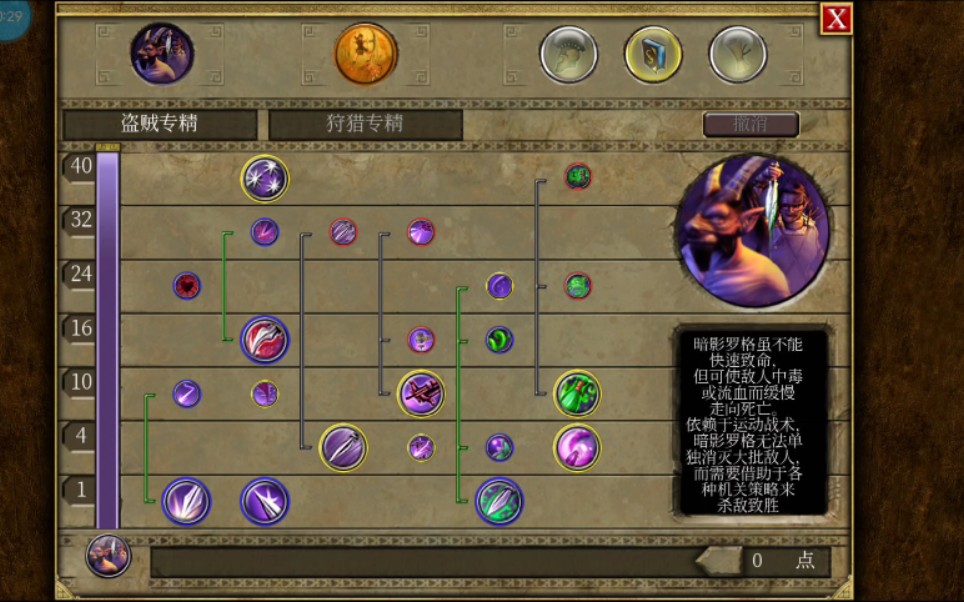Pick the sparkling stars skill at level 40
964x602 pixels.
pyautogui.click(x=265, y=178)
